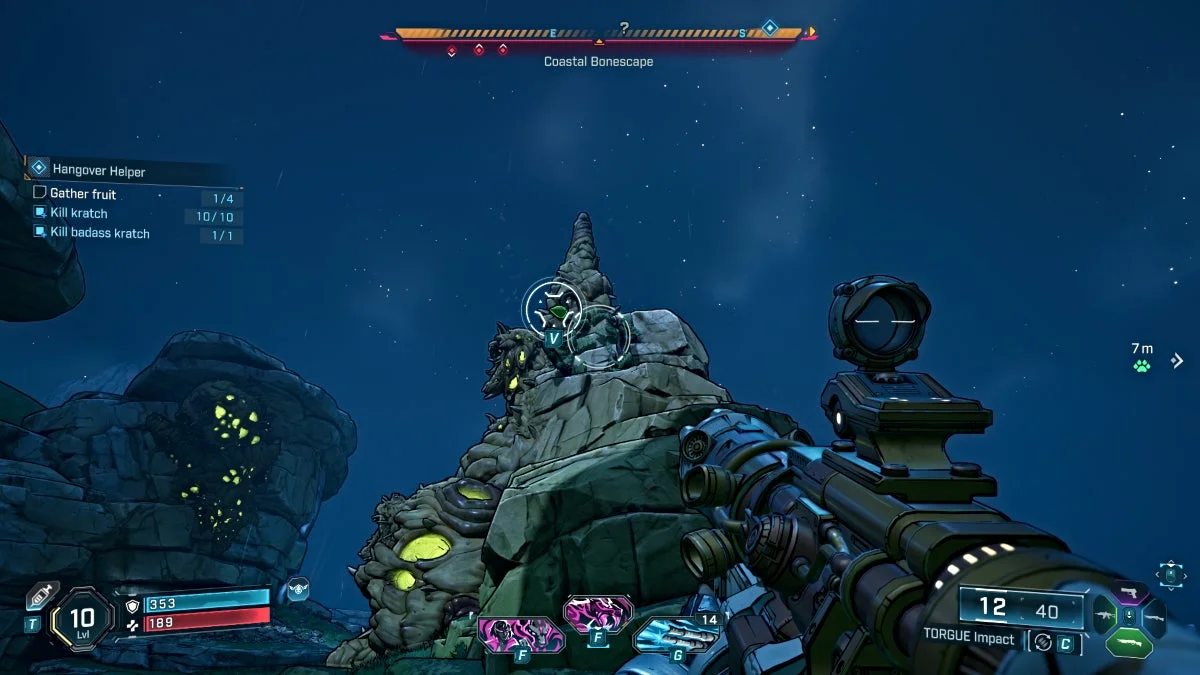Click the green paw pet distance indicator
Screen dimensions: 1200x675
click(x=1142, y=366)
